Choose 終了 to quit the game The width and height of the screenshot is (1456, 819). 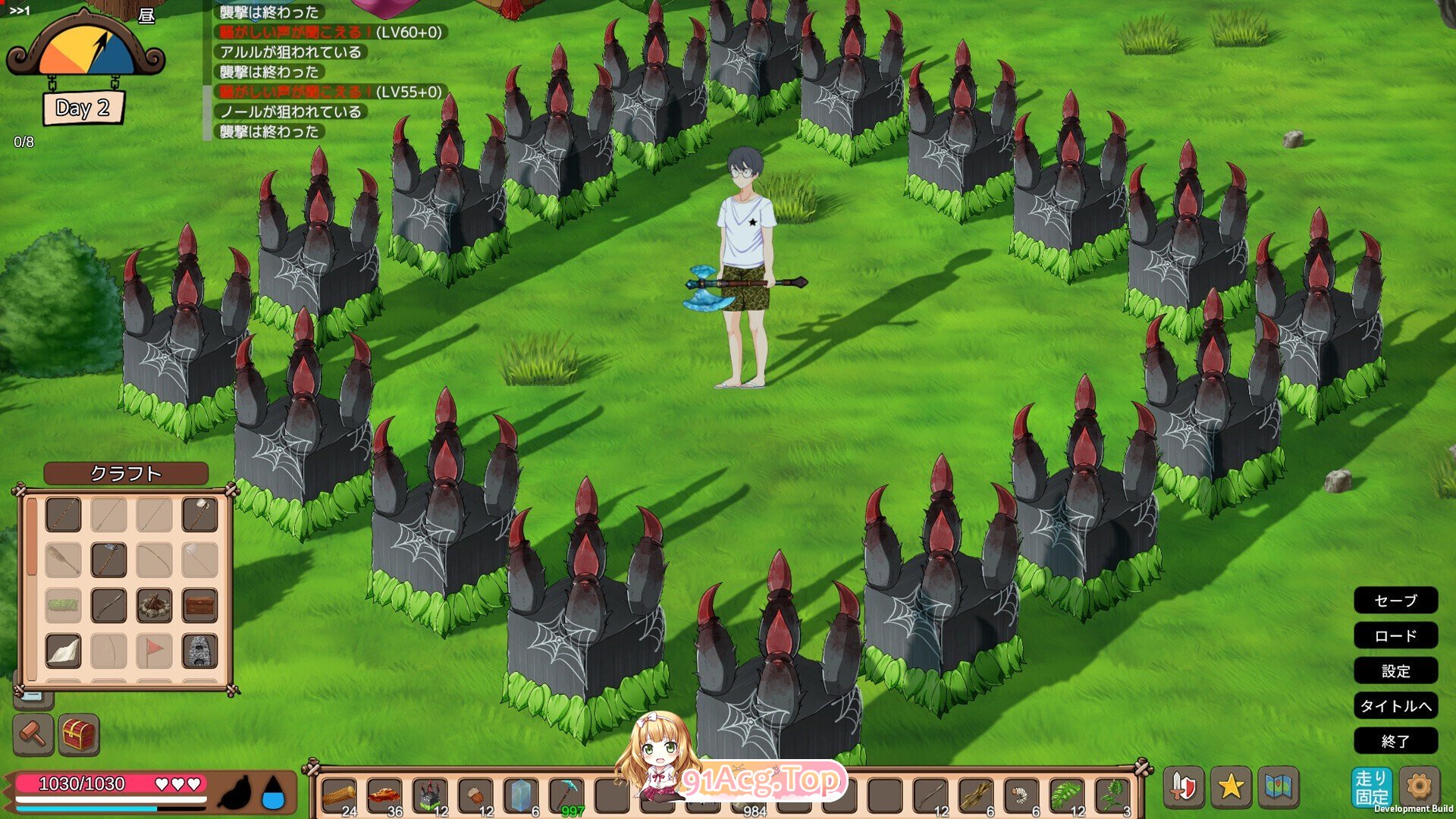tap(1395, 741)
